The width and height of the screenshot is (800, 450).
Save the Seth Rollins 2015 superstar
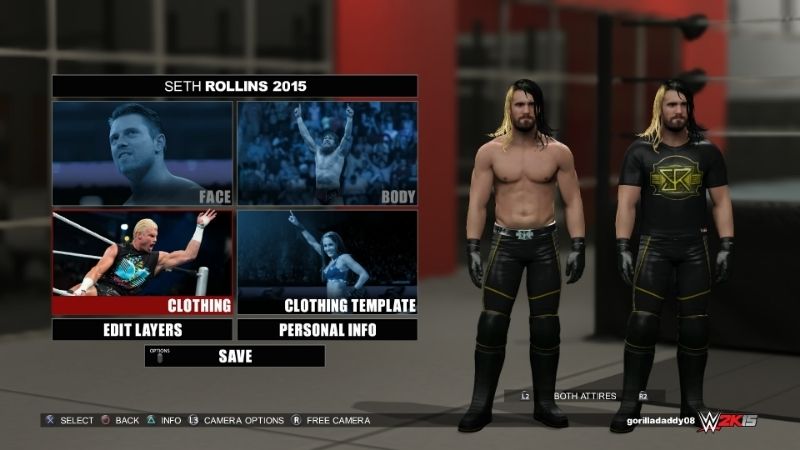235,355
